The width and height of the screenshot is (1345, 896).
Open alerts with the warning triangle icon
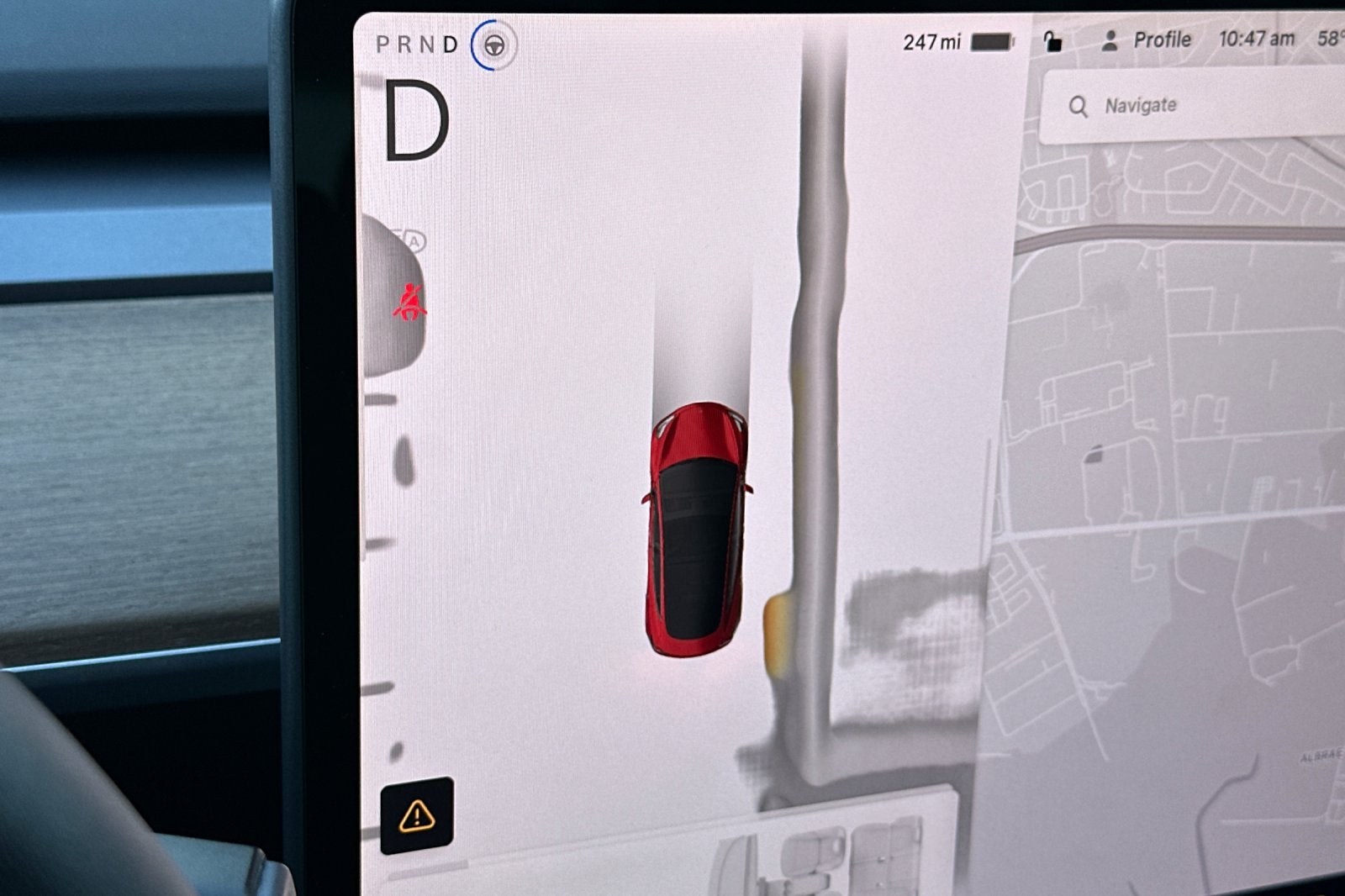pyautogui.click(x=418, y=814)
